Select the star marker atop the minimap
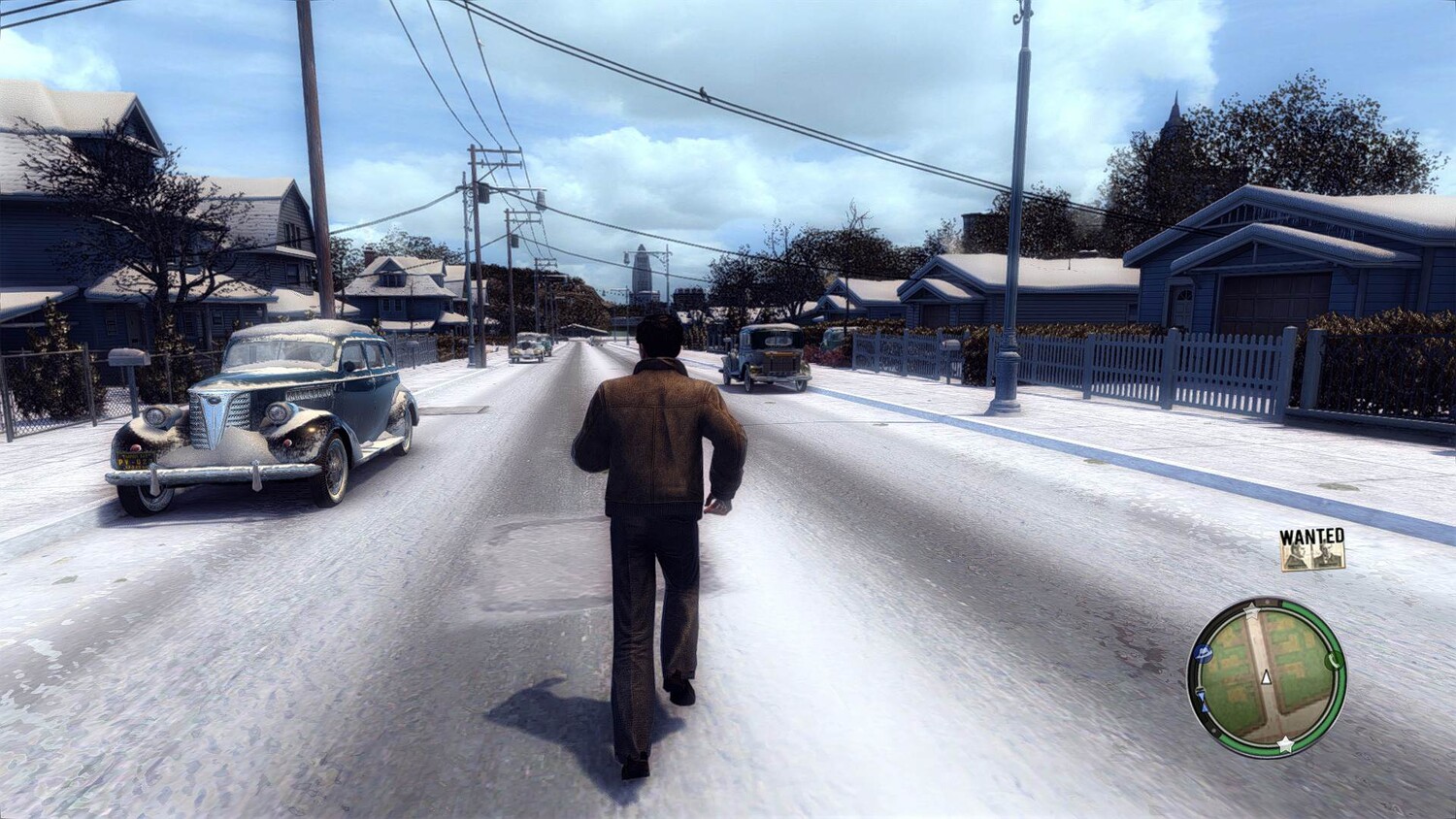 [x=1252, y=613]
